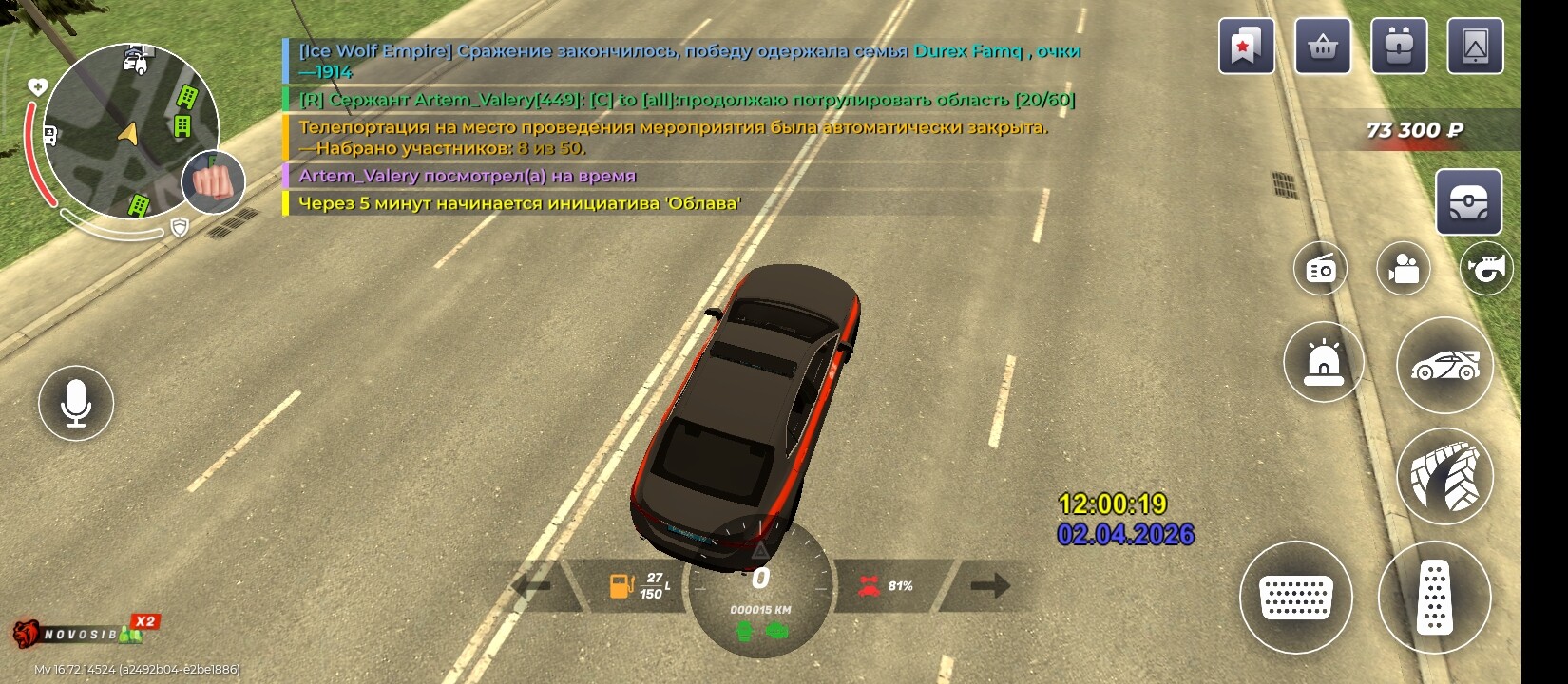The image size is (1568, 684).
Task: Tap the wide brake pedal
Action: (x=1295, y=598)
